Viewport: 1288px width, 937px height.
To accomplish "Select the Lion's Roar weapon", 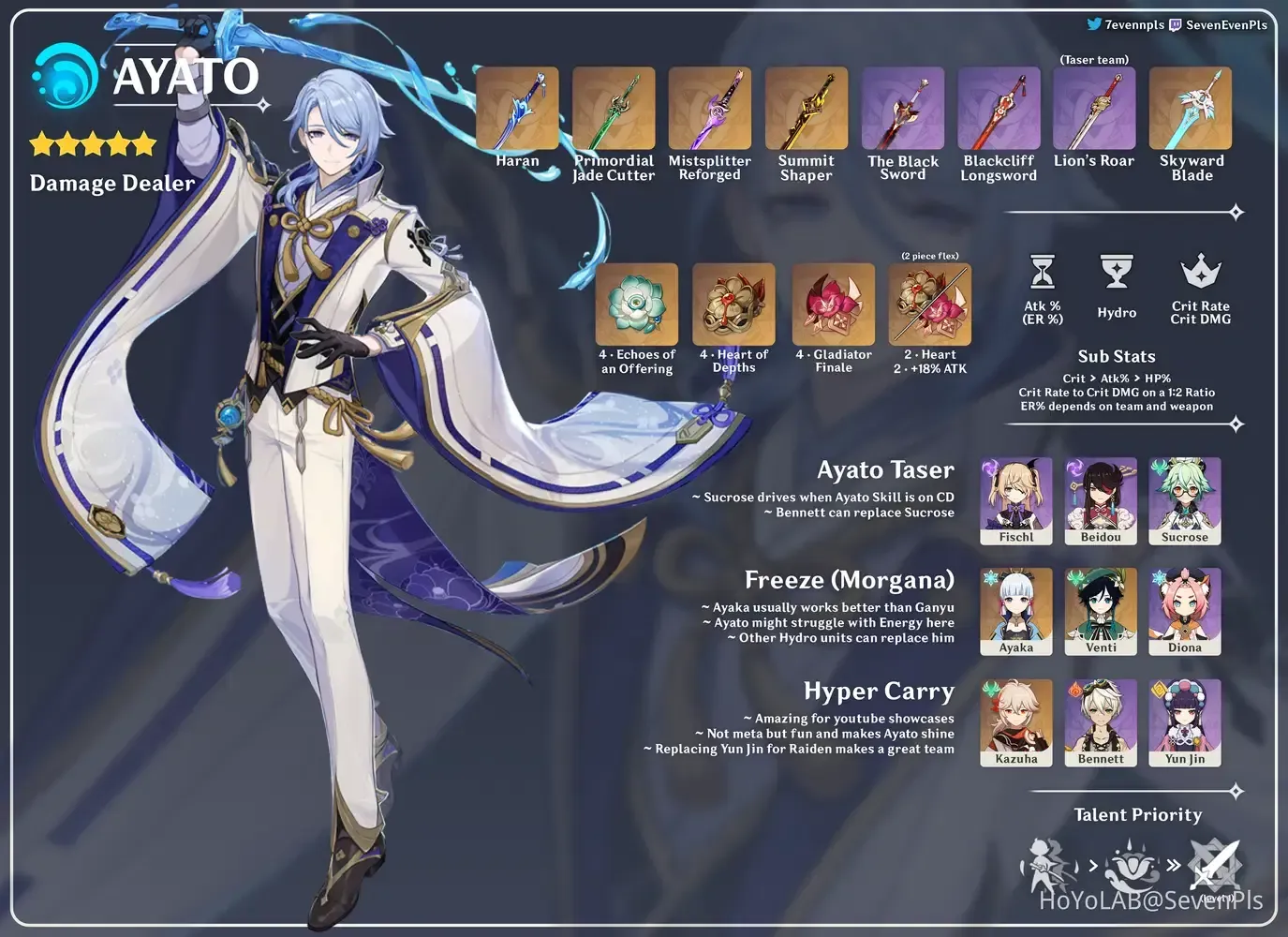I will click(1094, 109).
